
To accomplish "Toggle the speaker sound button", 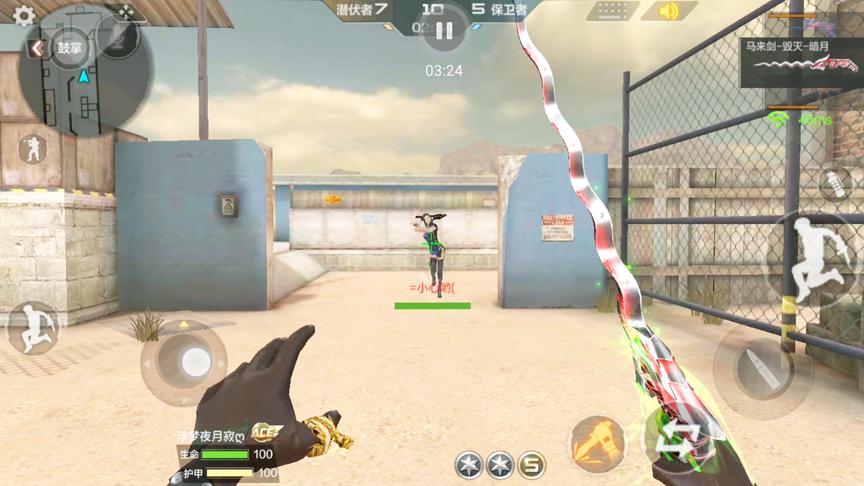I will click(x=666, y=11).
